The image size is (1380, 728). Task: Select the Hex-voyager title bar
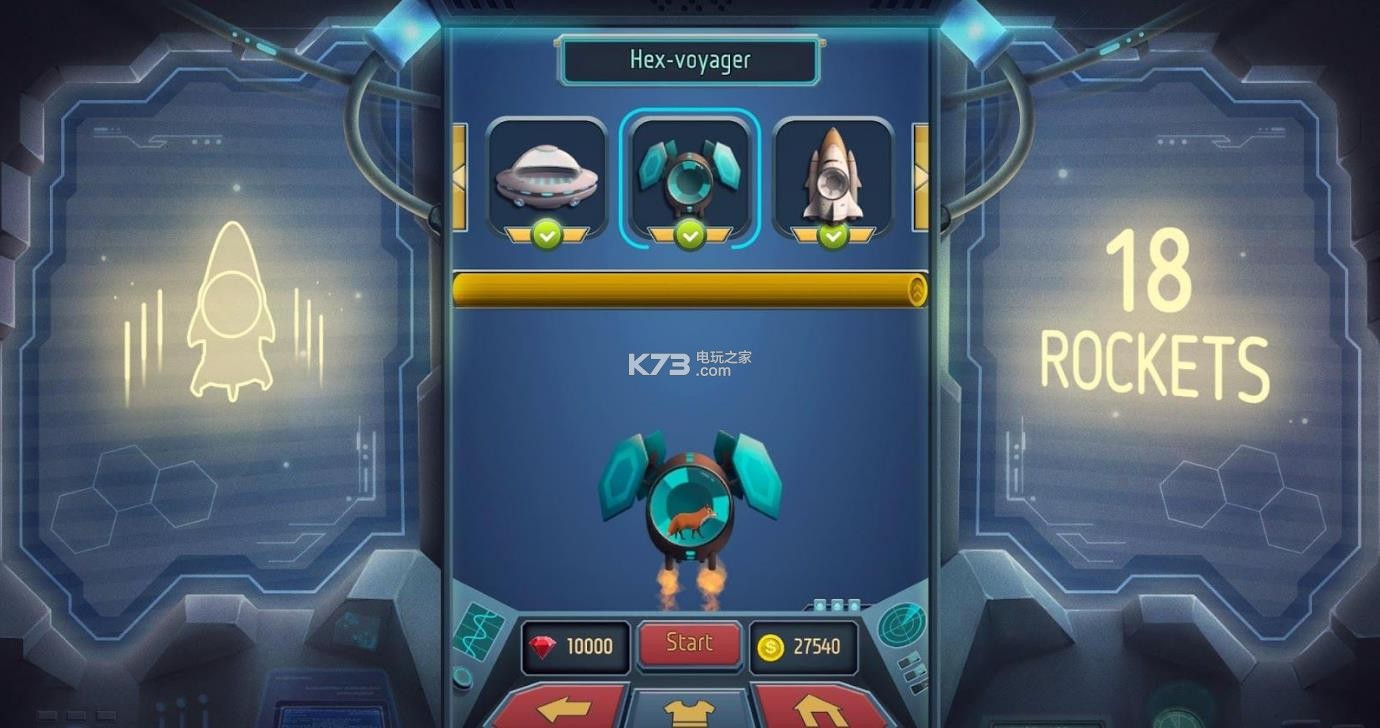[x=689, y=59]
